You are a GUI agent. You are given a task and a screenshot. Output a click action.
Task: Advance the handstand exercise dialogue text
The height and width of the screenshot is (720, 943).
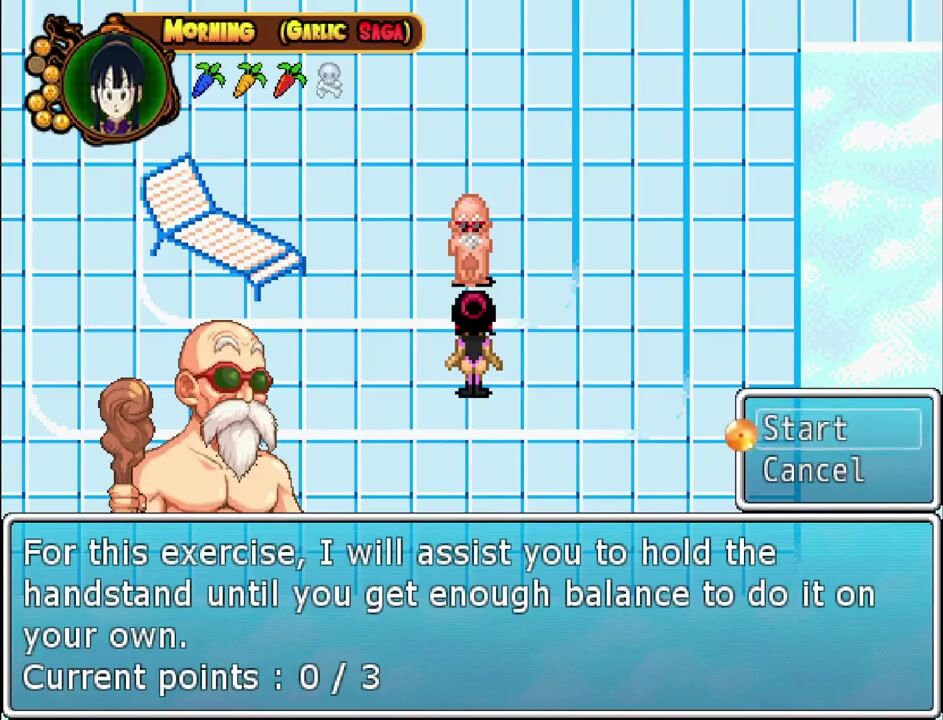click(470, 614)
